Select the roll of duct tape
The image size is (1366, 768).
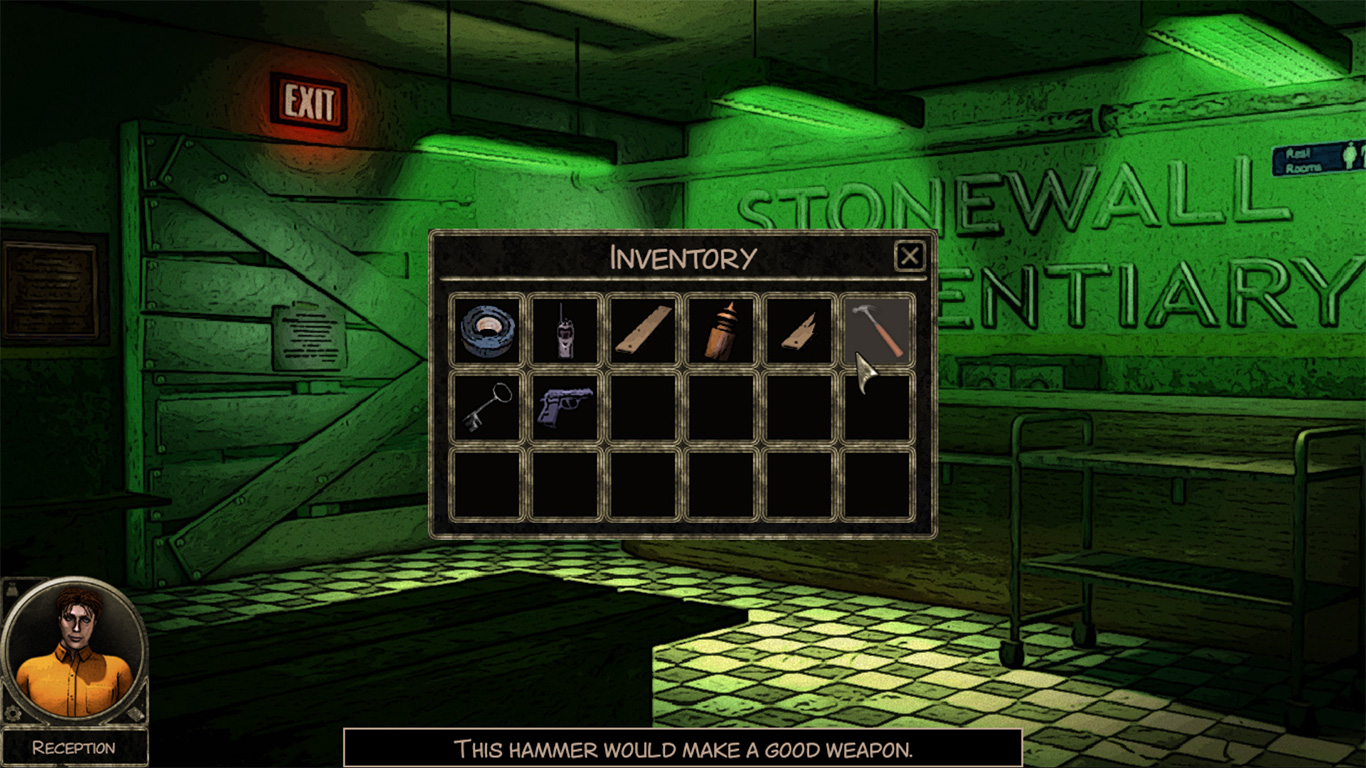pos(485,330)
